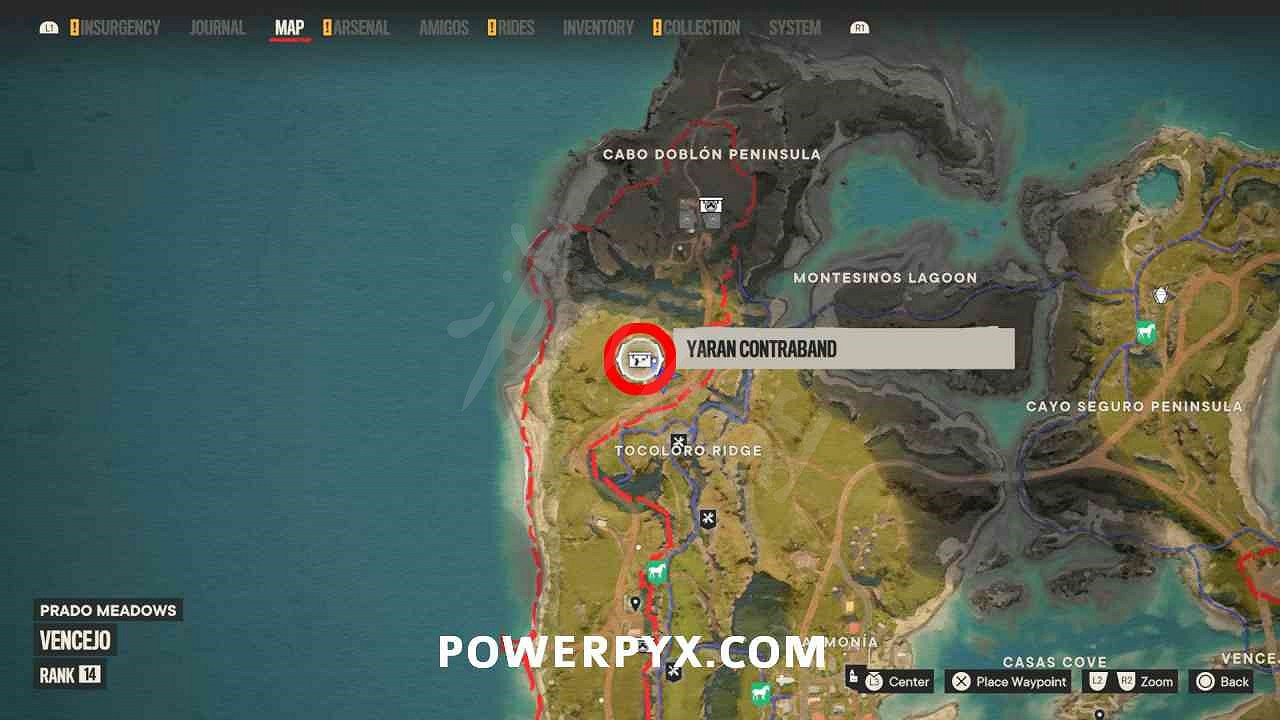Select the Yaran Contraband crate icon
Screen dimensions: 1280x720
(641, 357)
